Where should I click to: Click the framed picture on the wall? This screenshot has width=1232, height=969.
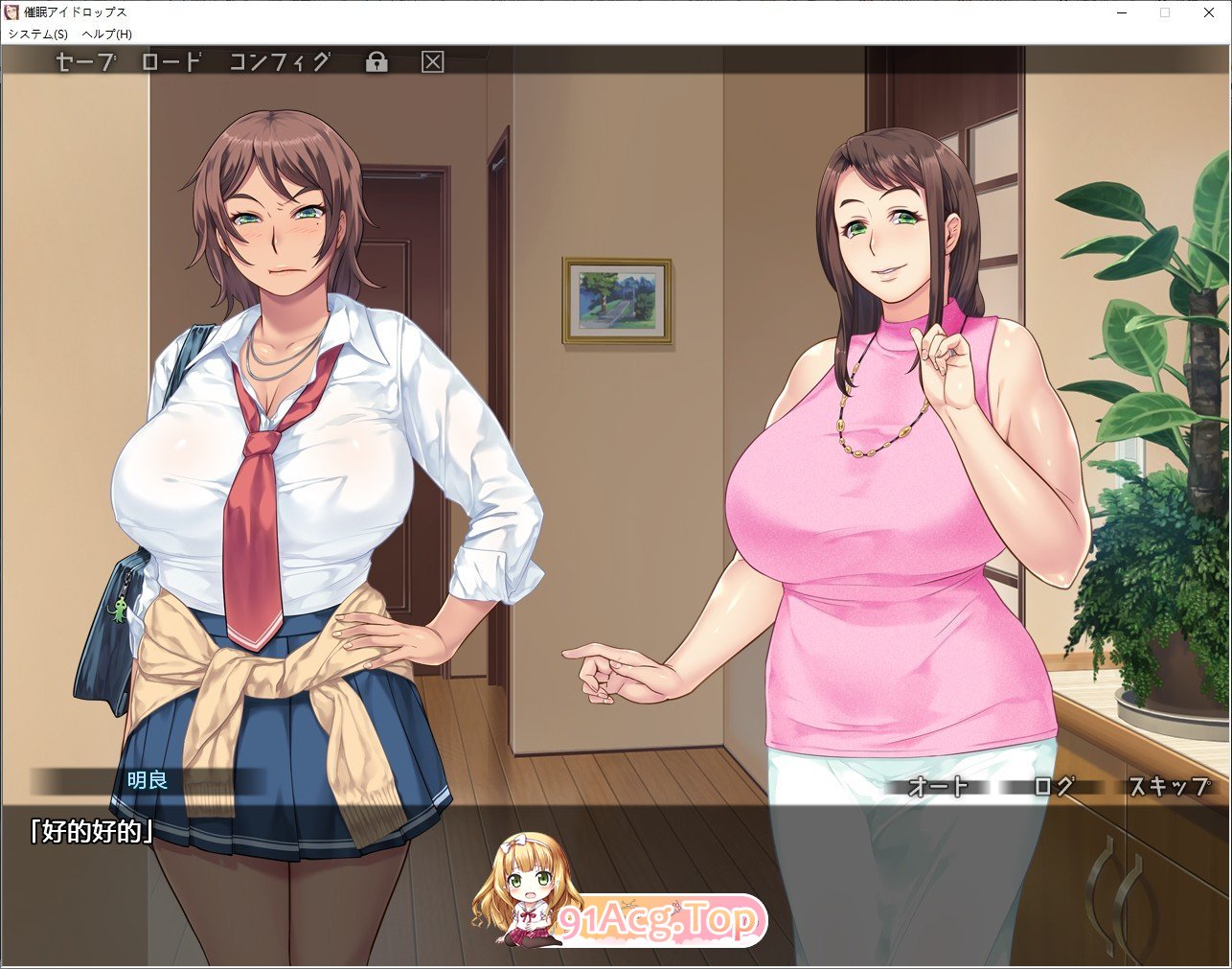[x=618, y=300]
